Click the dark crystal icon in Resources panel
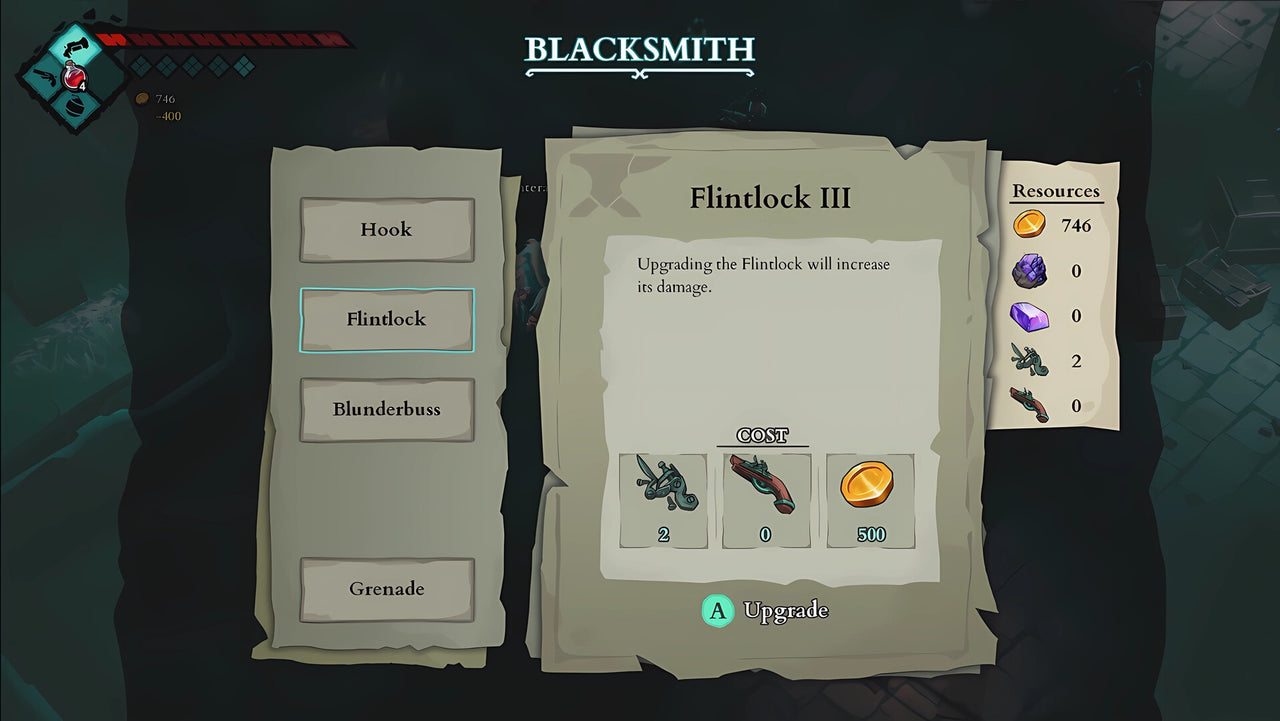 pos(1031,270)
